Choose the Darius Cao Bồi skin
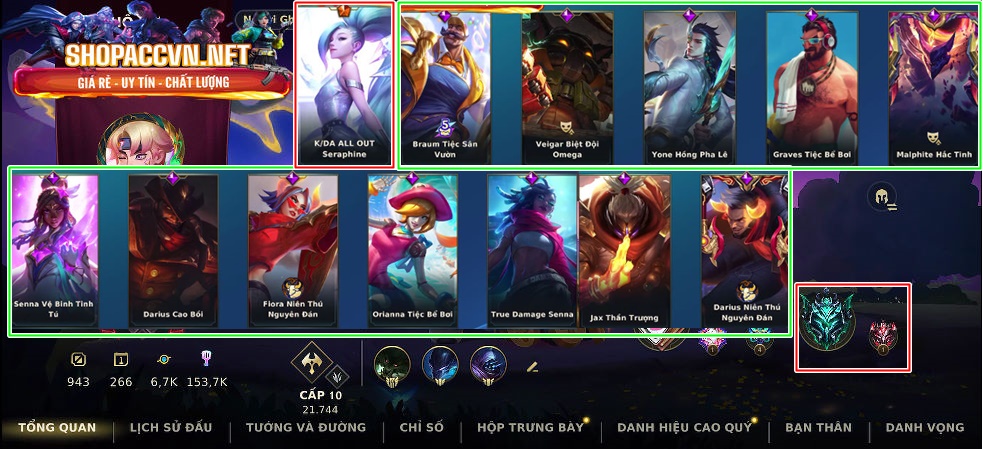 click(x=173, y=250)
